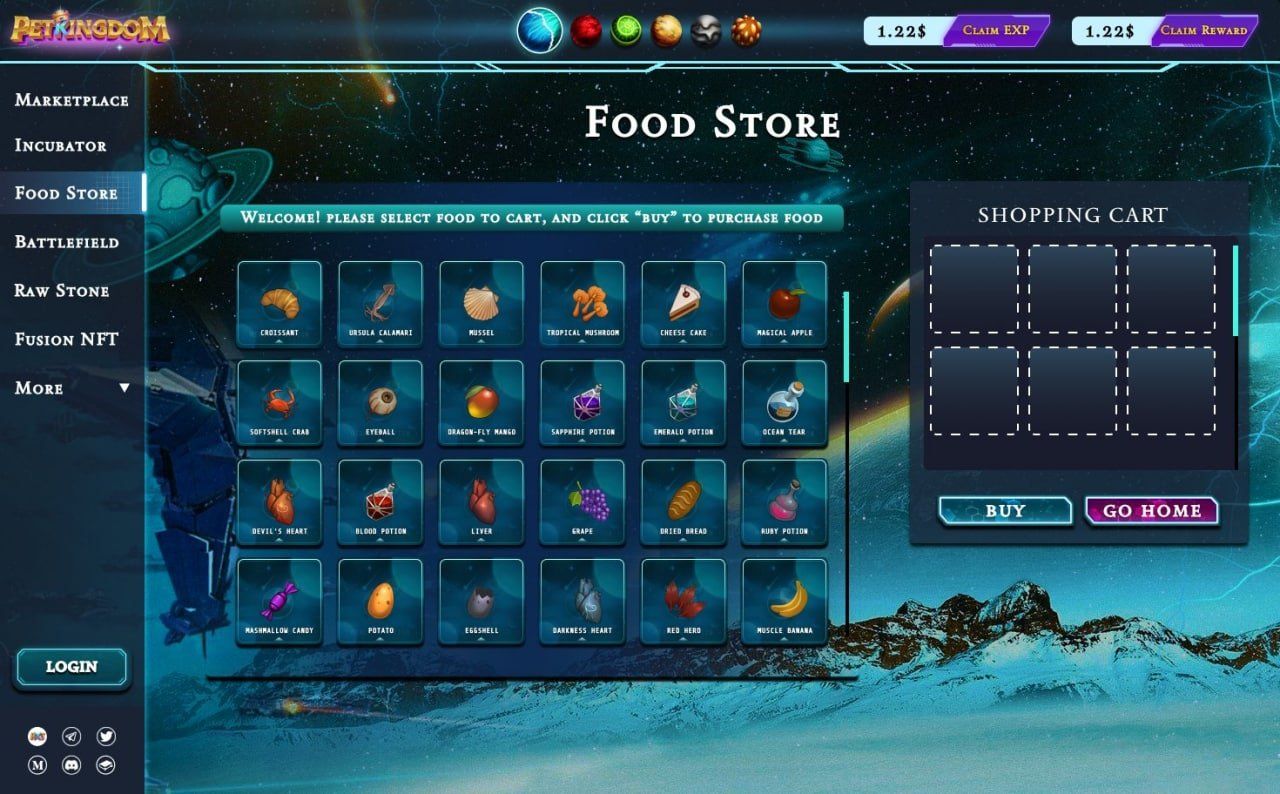Open the Fusion NFT page
This screenshot has height=794, width=1280.
click(x=66, y=340)
